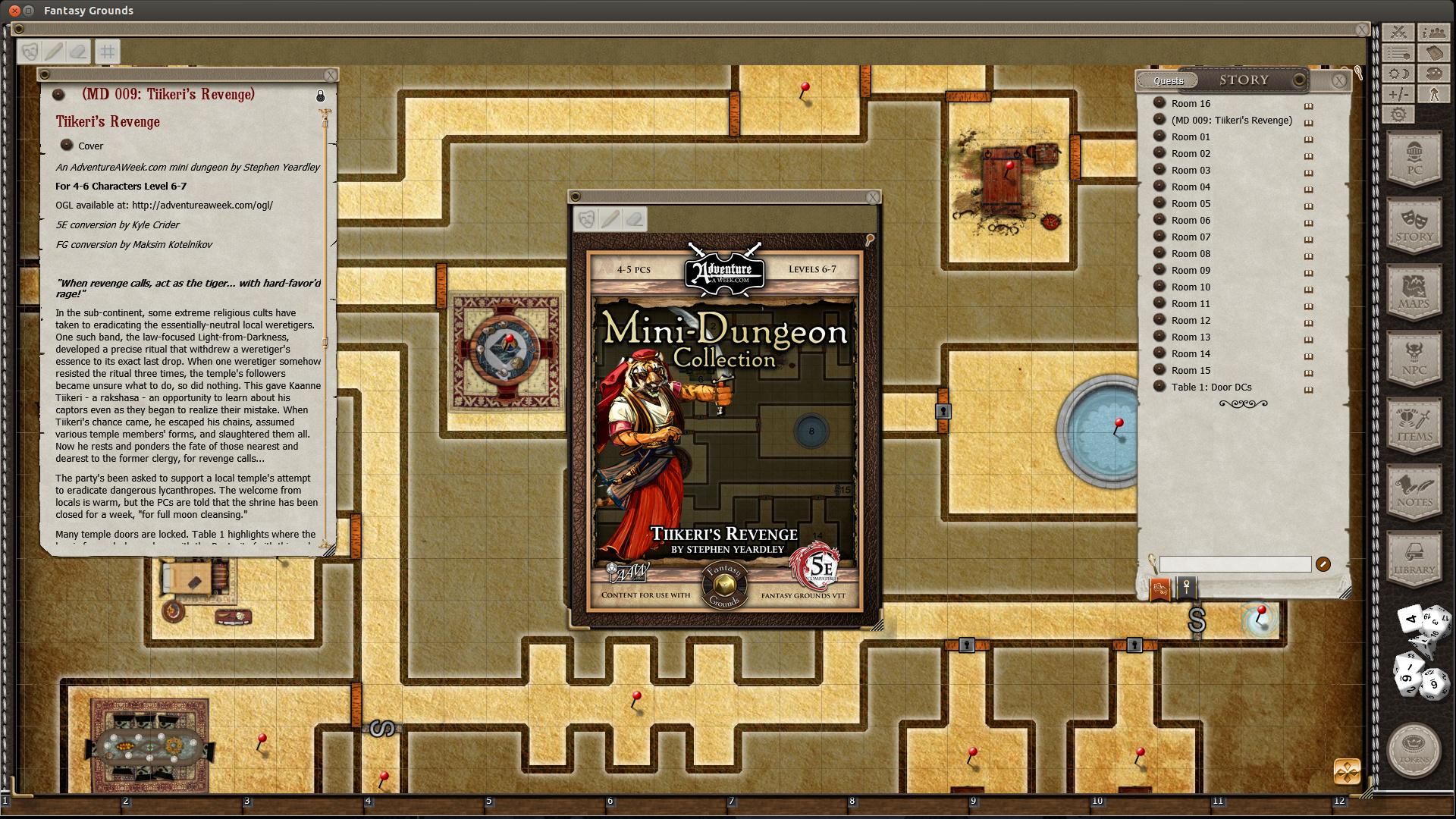Toggle day/night lighting with the sun-moon icon

1398,73
